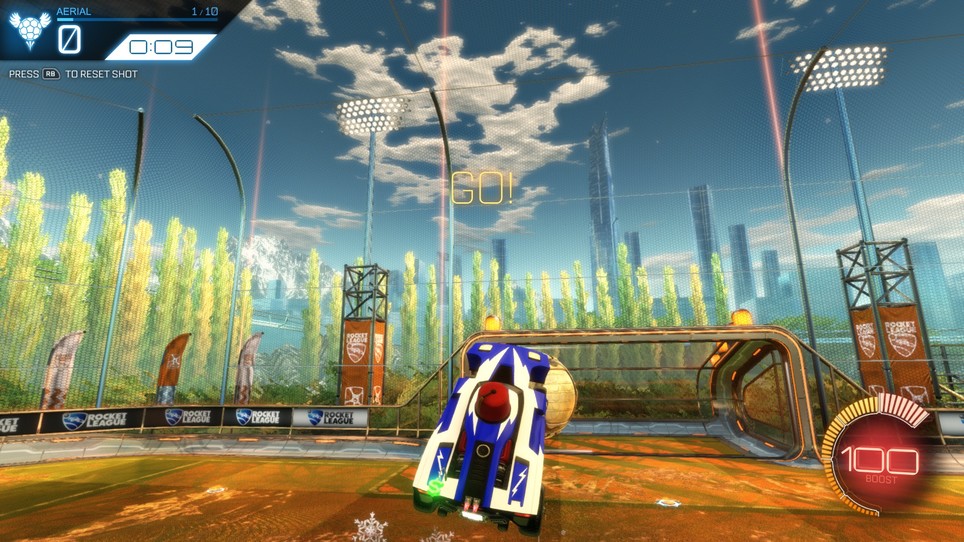Screen dimensions: 964x542
Task: Click the Aerial training ball-with-wings emblem
Action: pos(29,33)
